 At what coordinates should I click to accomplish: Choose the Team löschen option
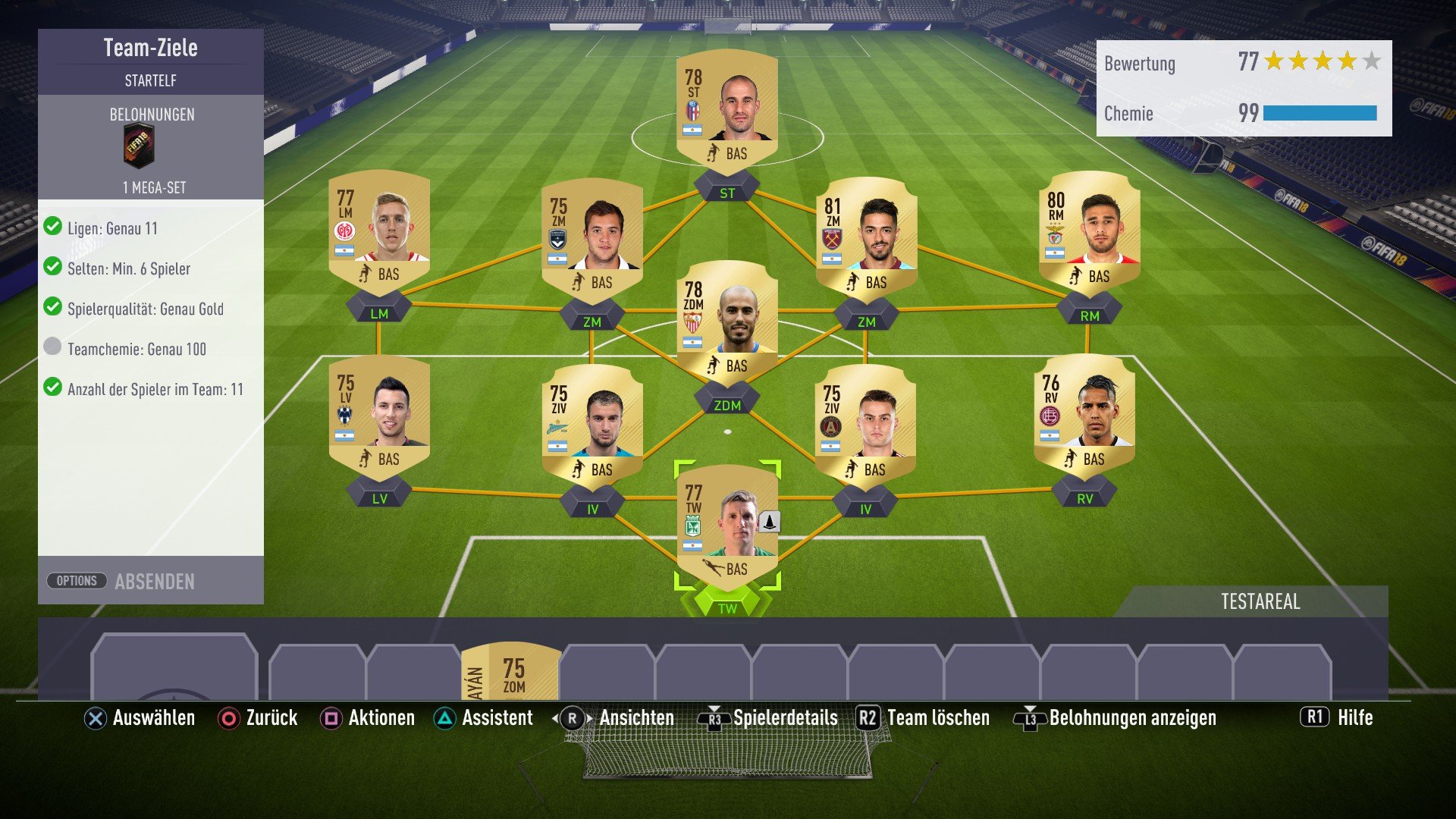(x=937, y=717)
